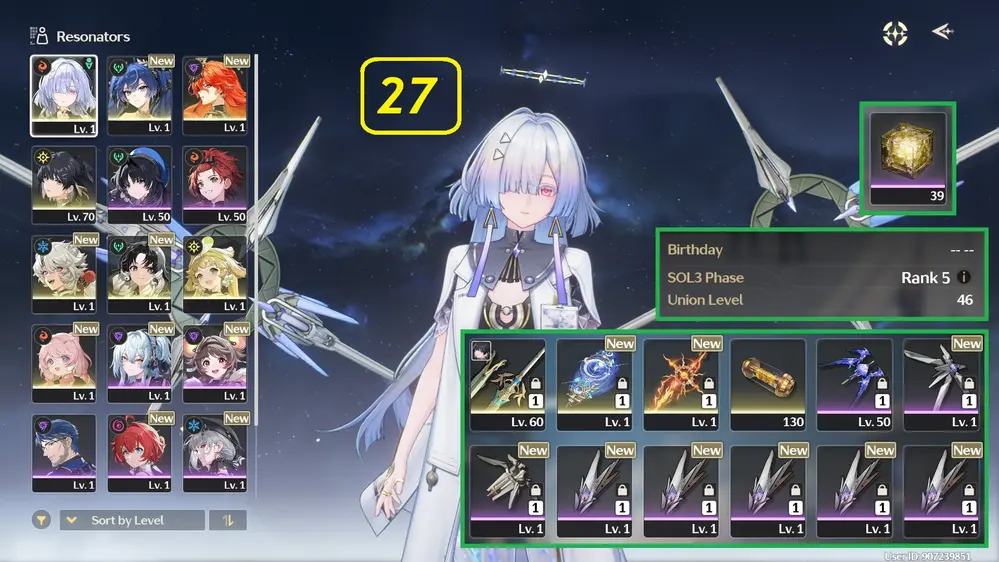Toggle the sort order arrows button
Image resolution: width=999 pixels, height=562 pixels.
(228, 521)
